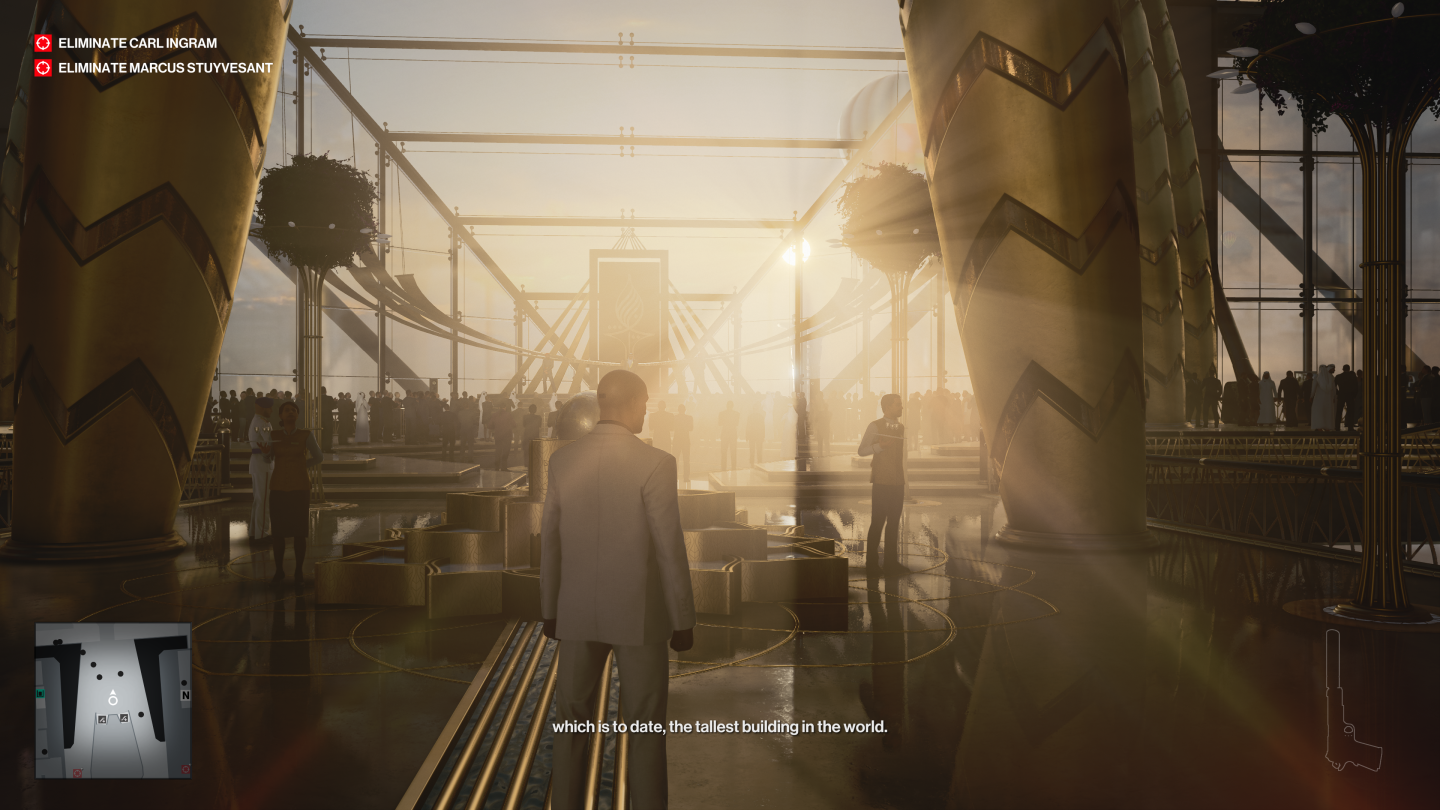Select the player arrow marker on the minimap
This screenshot has width=1440, height=810.
[113, 697]
